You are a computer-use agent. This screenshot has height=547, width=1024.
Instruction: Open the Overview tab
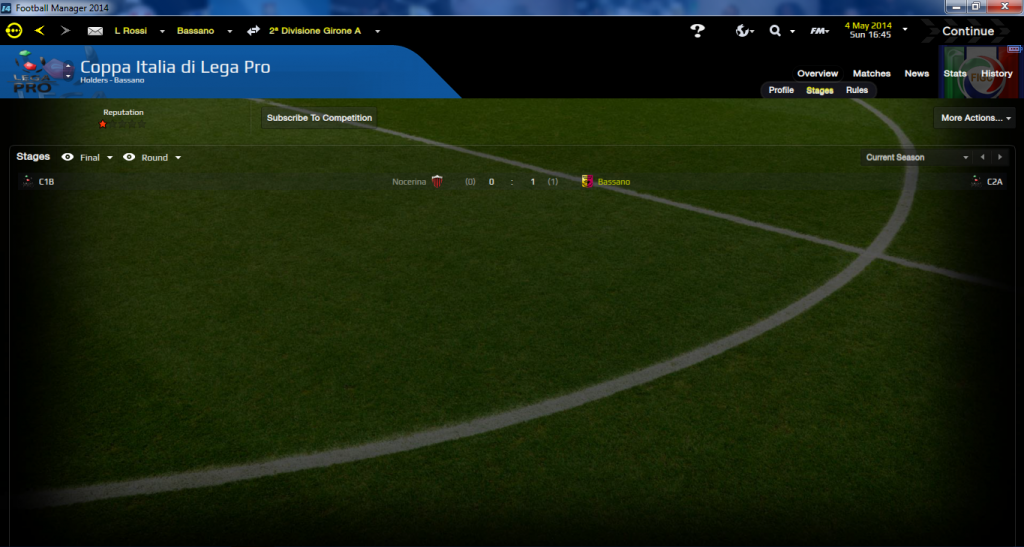coord(817,74)
